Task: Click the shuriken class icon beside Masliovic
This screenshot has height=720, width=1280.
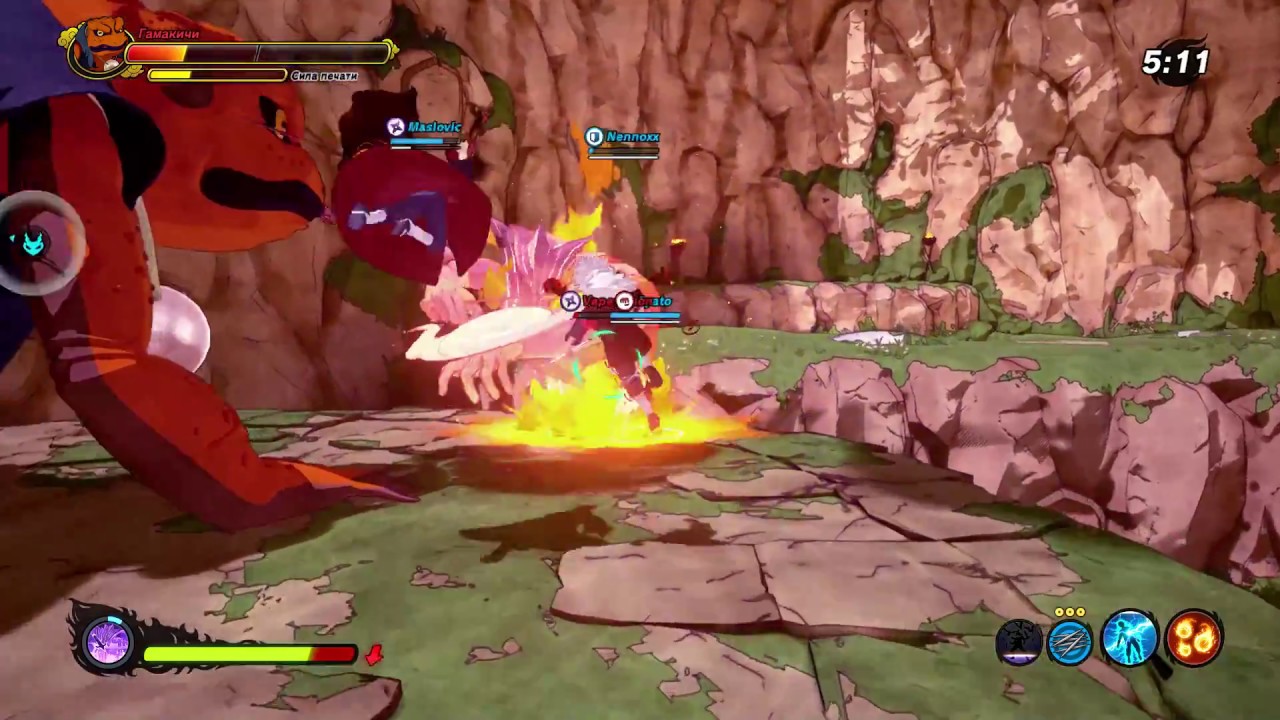Action: [x=396, y=127]
